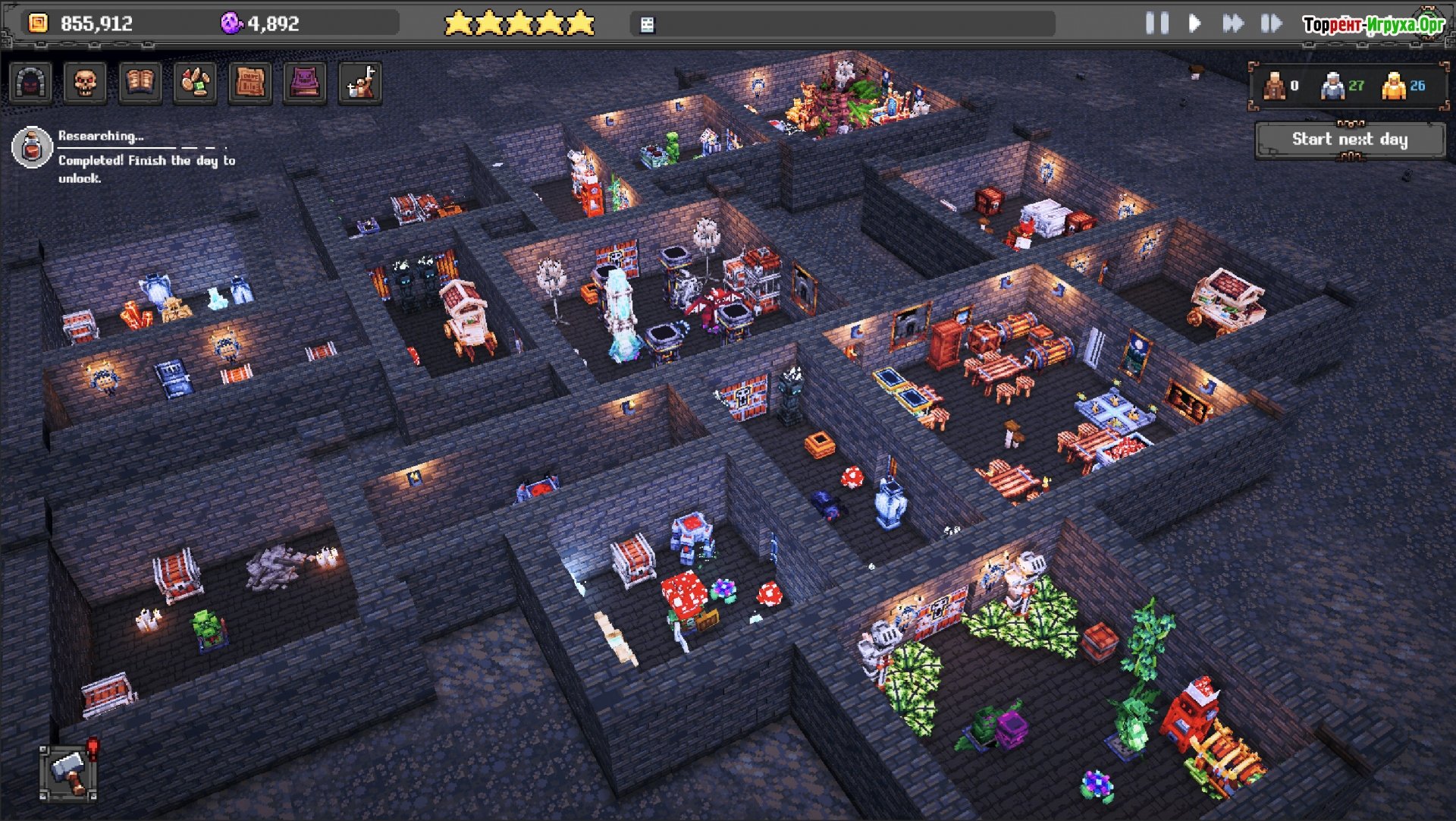Open the book menu in toolbar

[140, 83]
